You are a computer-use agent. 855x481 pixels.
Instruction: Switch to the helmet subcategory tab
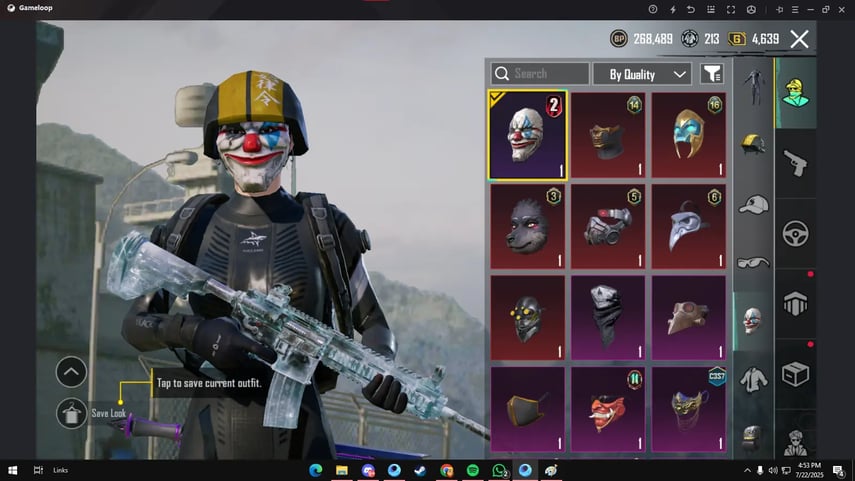point(750,144)
